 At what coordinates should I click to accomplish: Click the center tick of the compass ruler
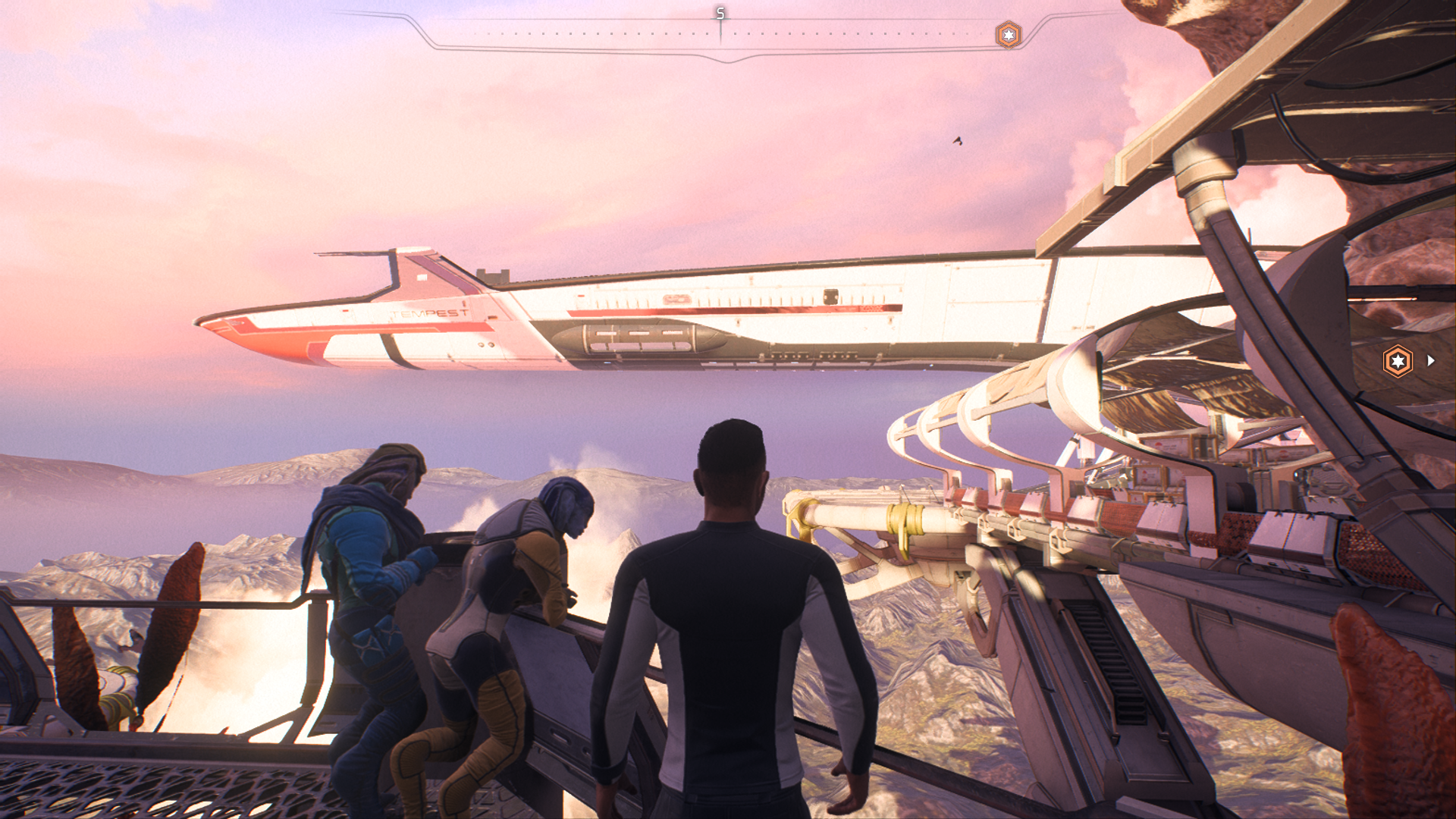tap(719, 33)
